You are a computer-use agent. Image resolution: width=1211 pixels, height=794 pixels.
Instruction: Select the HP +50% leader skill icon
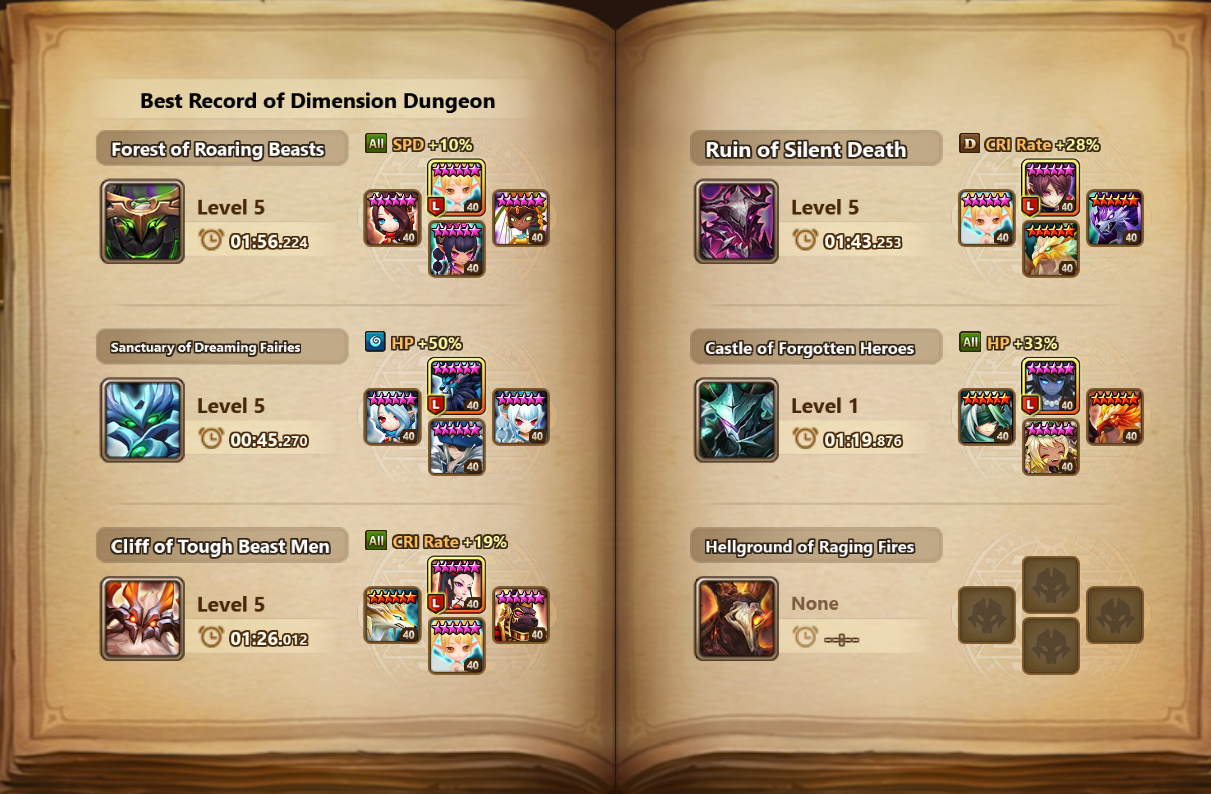[376, 343]
